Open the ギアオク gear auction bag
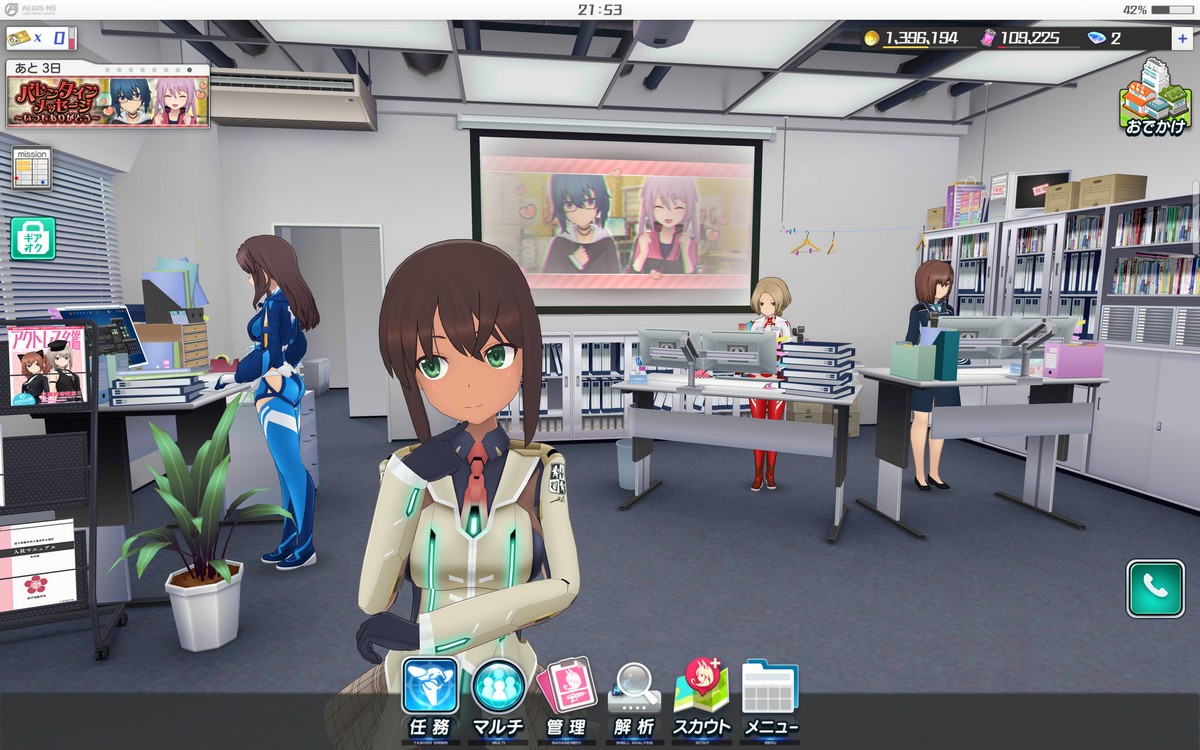The height and width of the screenshot is (750, 1200). pyautogui.click(x=32, y=238)
